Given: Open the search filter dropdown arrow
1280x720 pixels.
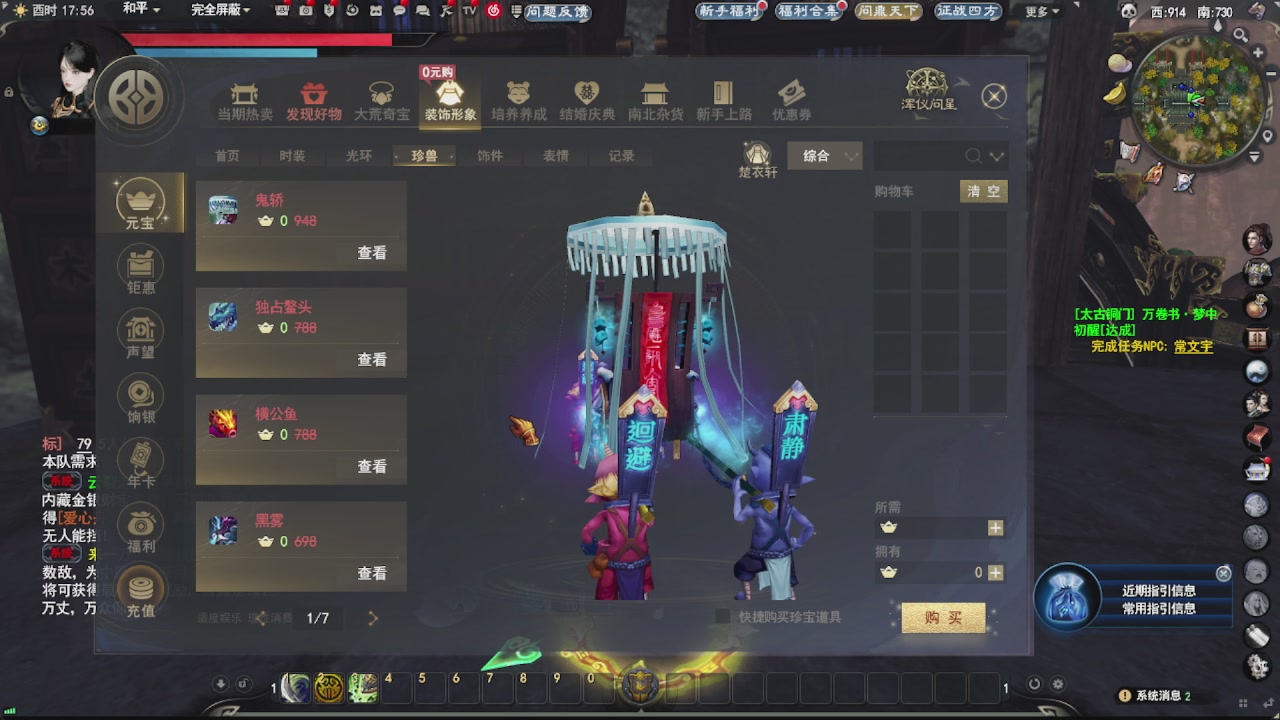Looking at the screenshot, I should coord(996,156).
